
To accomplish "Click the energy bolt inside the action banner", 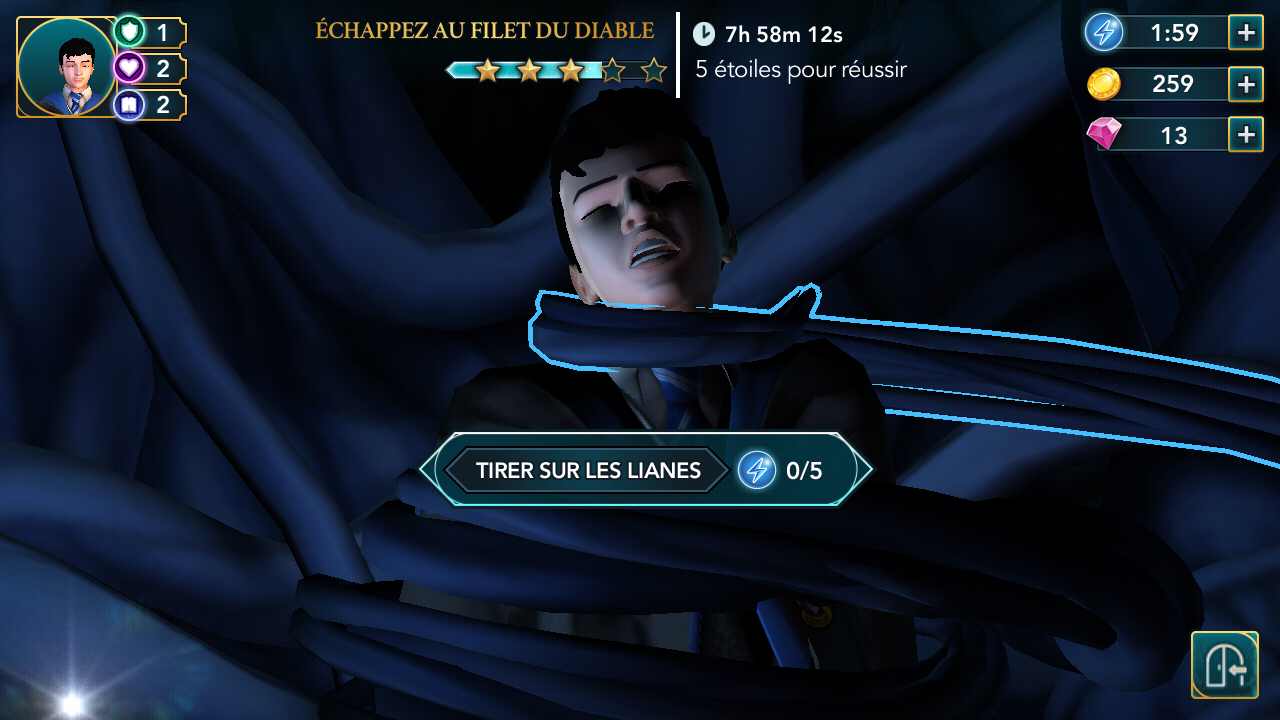I will coord(758,469).
